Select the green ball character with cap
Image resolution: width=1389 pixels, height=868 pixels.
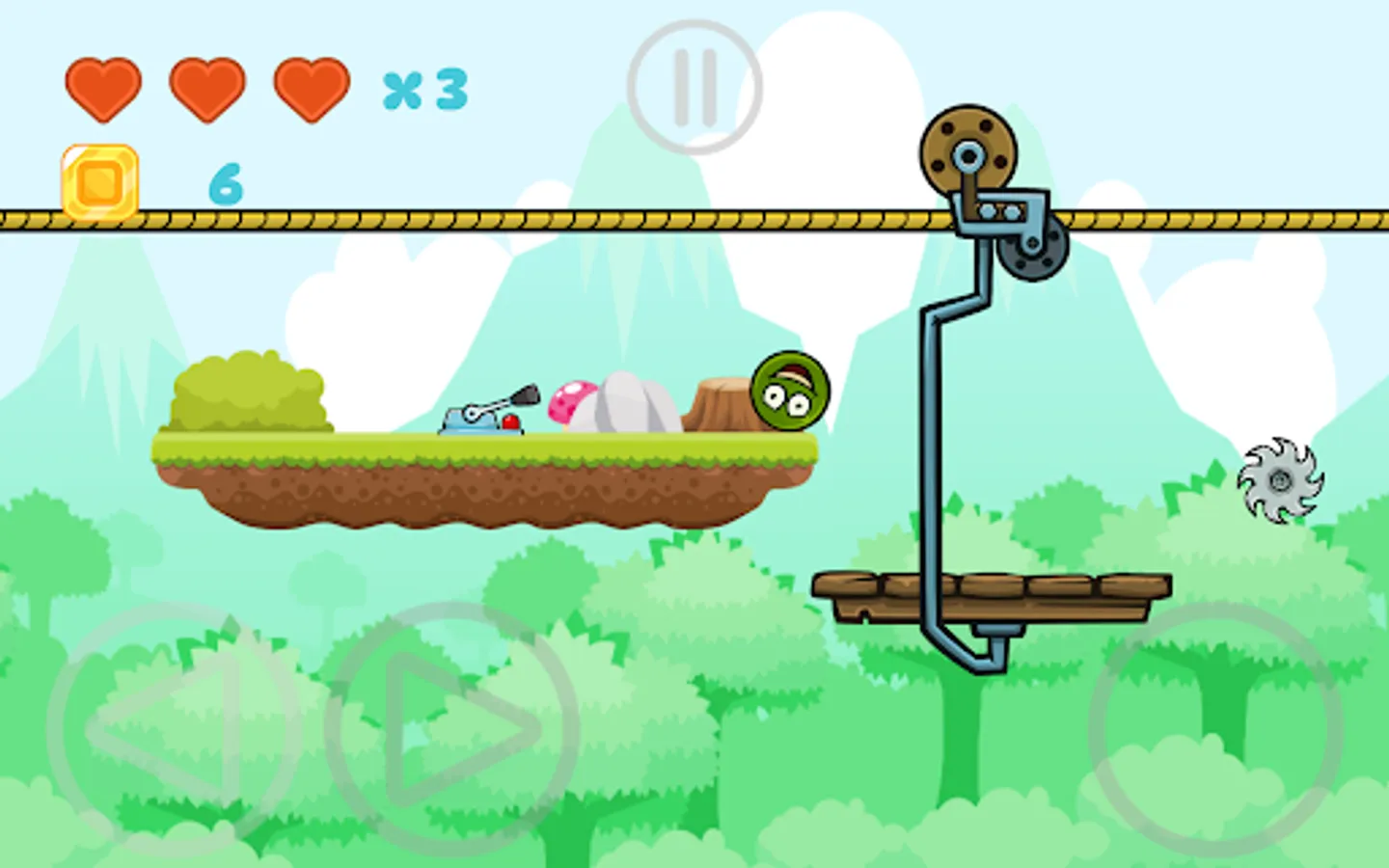[788, 393]
